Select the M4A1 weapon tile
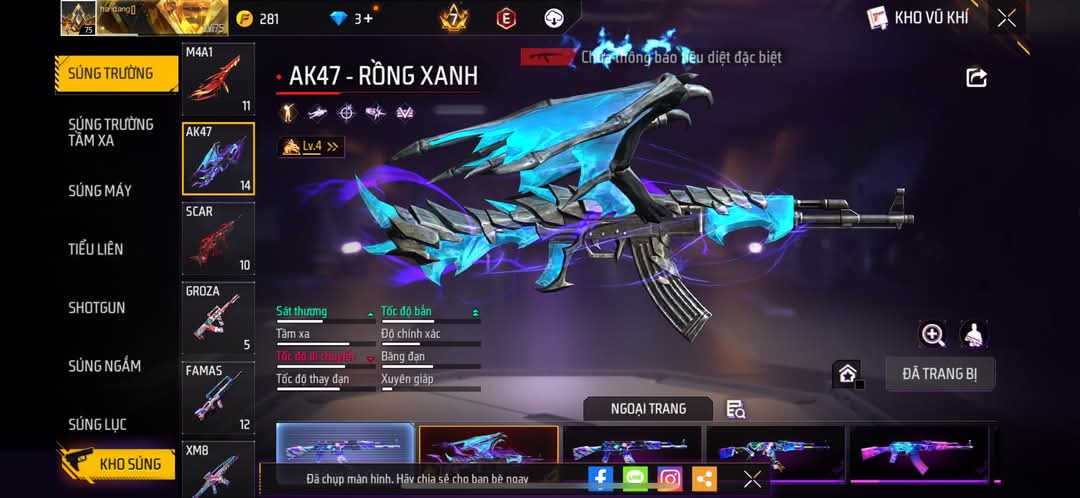1080x498 pixels. click(218, 79)
